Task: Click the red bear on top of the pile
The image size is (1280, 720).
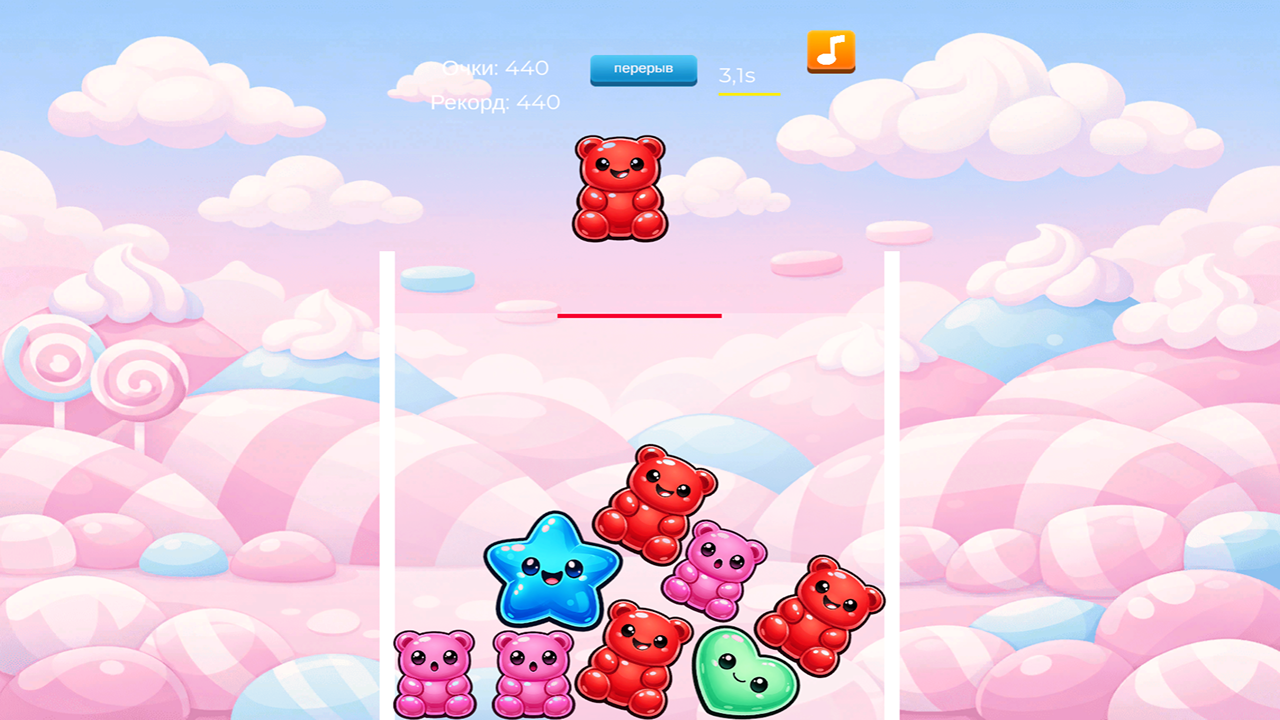Action: pyautogui.click(x=657, y=500)
